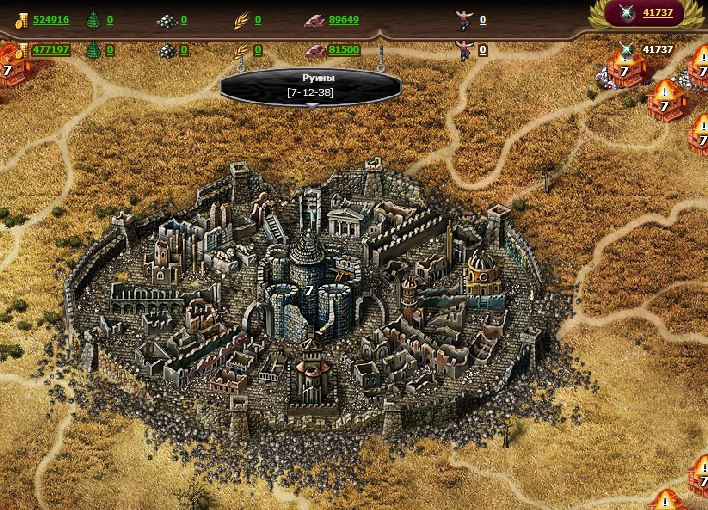Click the Руины [7-12-38] location label
Image resolution: width=708 pixels, height=510 pixels.
click(310, 85)
